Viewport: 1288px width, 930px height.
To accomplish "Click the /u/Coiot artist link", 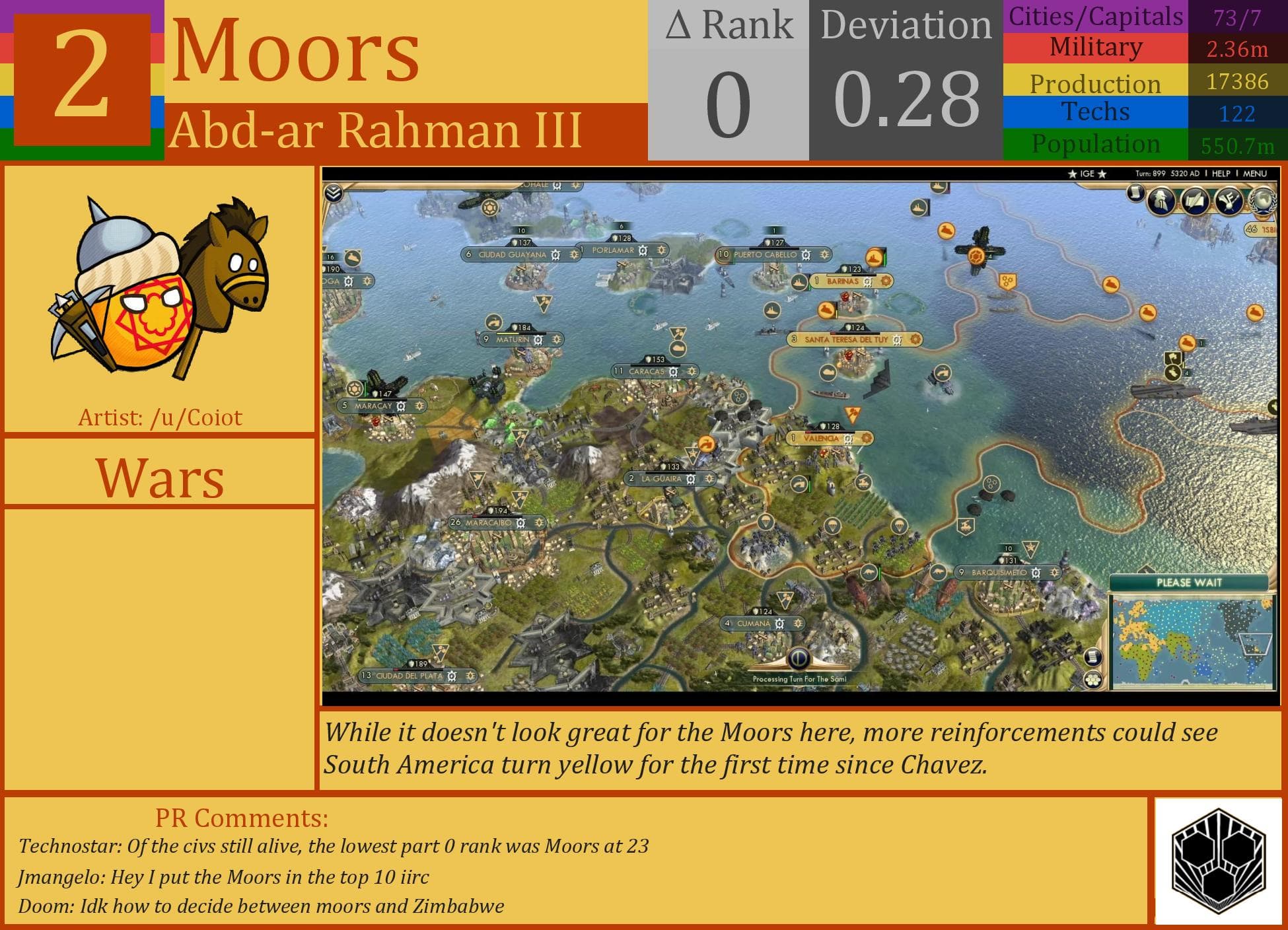I will click(x=195, y=417).
